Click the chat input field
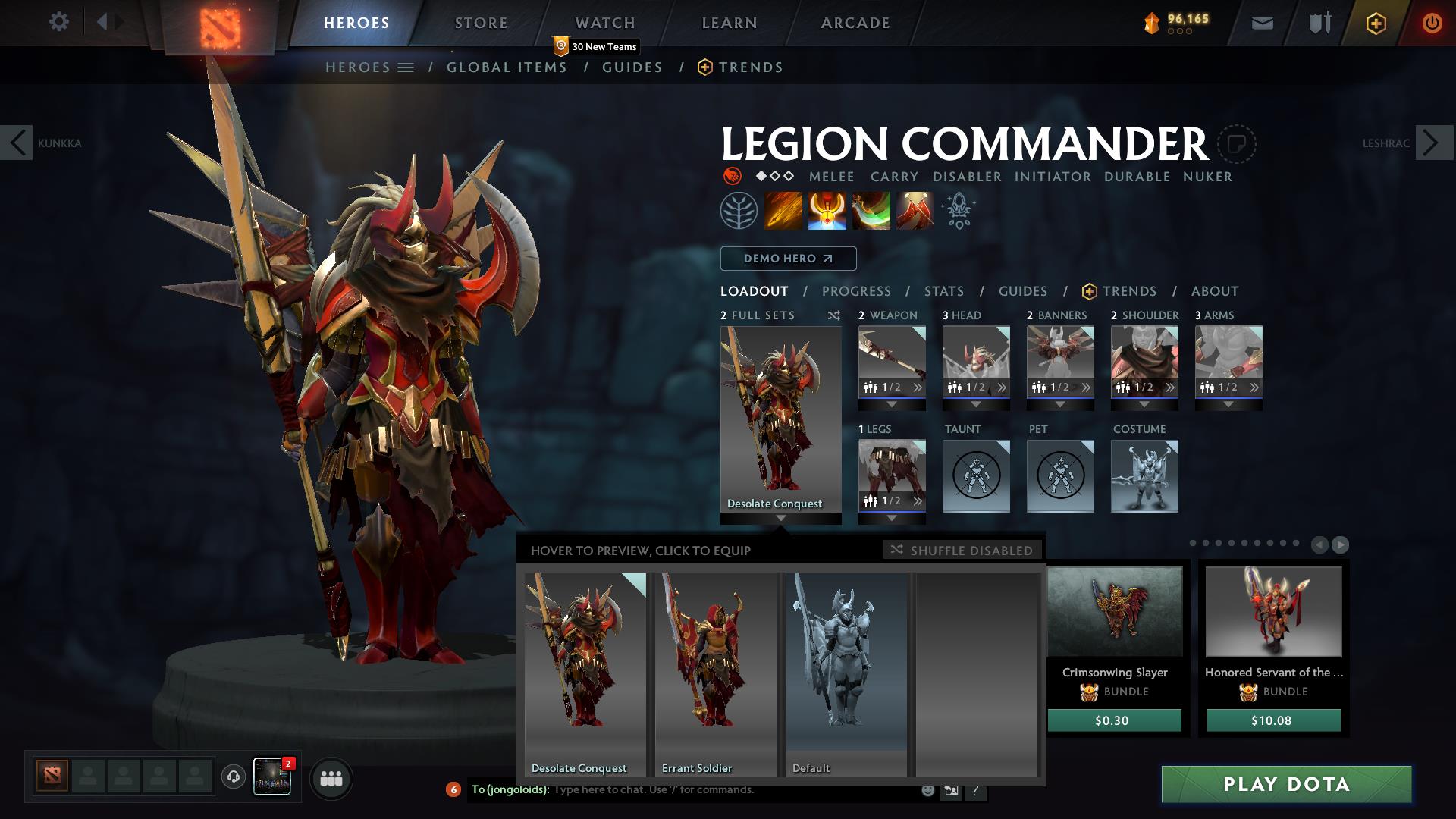This screenshot has width=1456, height=819. point(728,790)
